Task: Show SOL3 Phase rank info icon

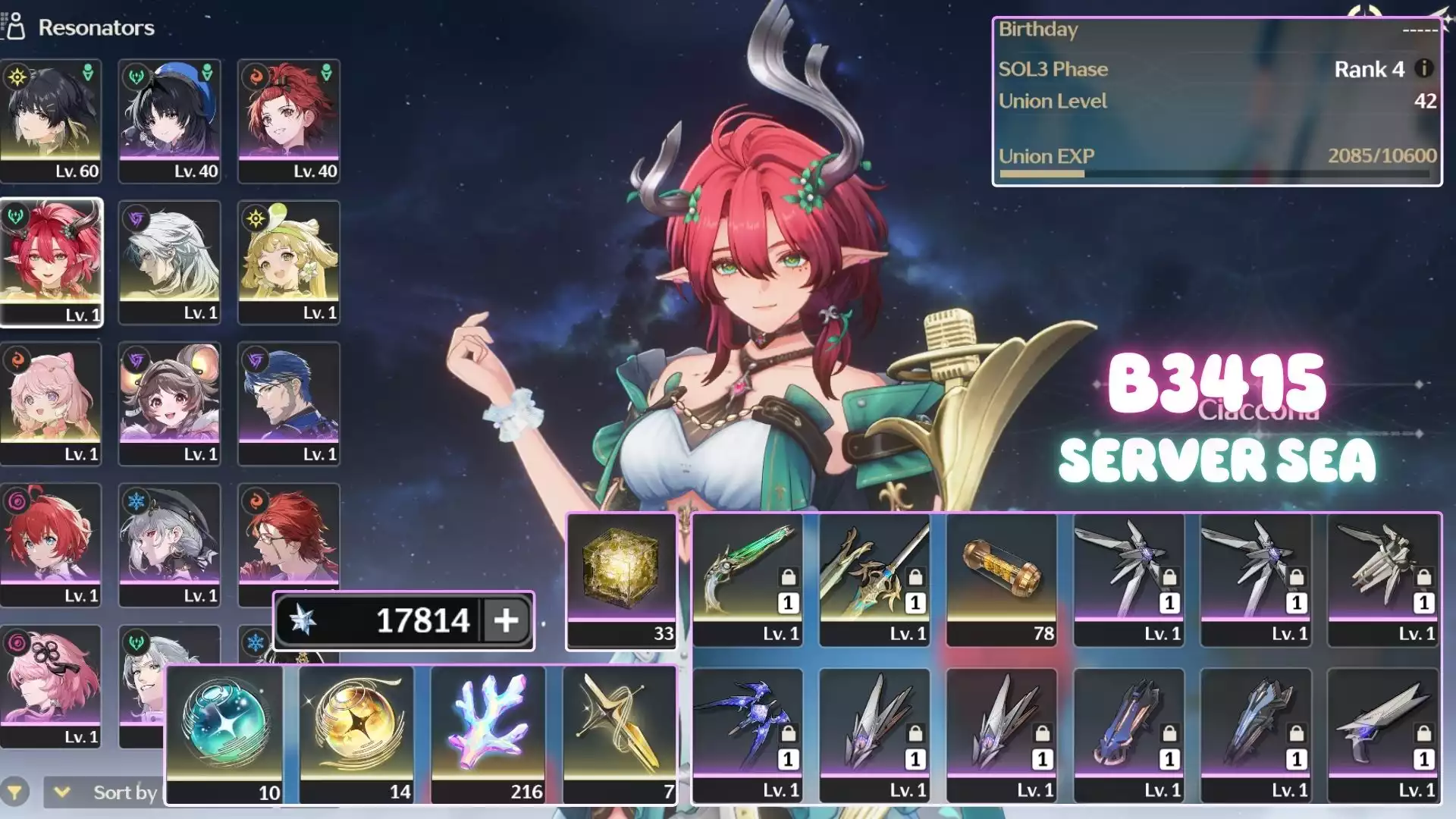Action: [x=1424, y=68]
